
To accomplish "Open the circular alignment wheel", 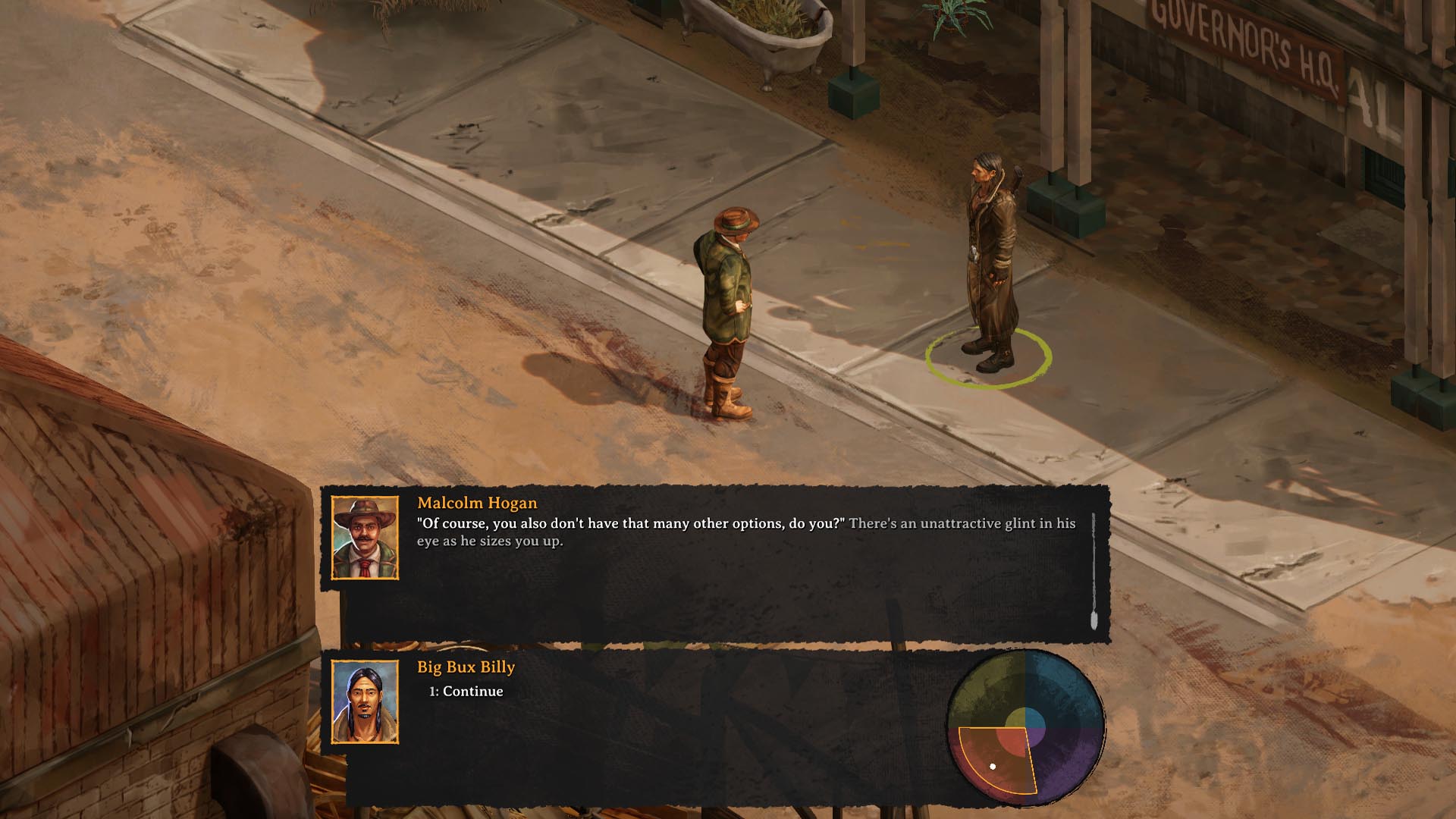I will point(1025,727).
